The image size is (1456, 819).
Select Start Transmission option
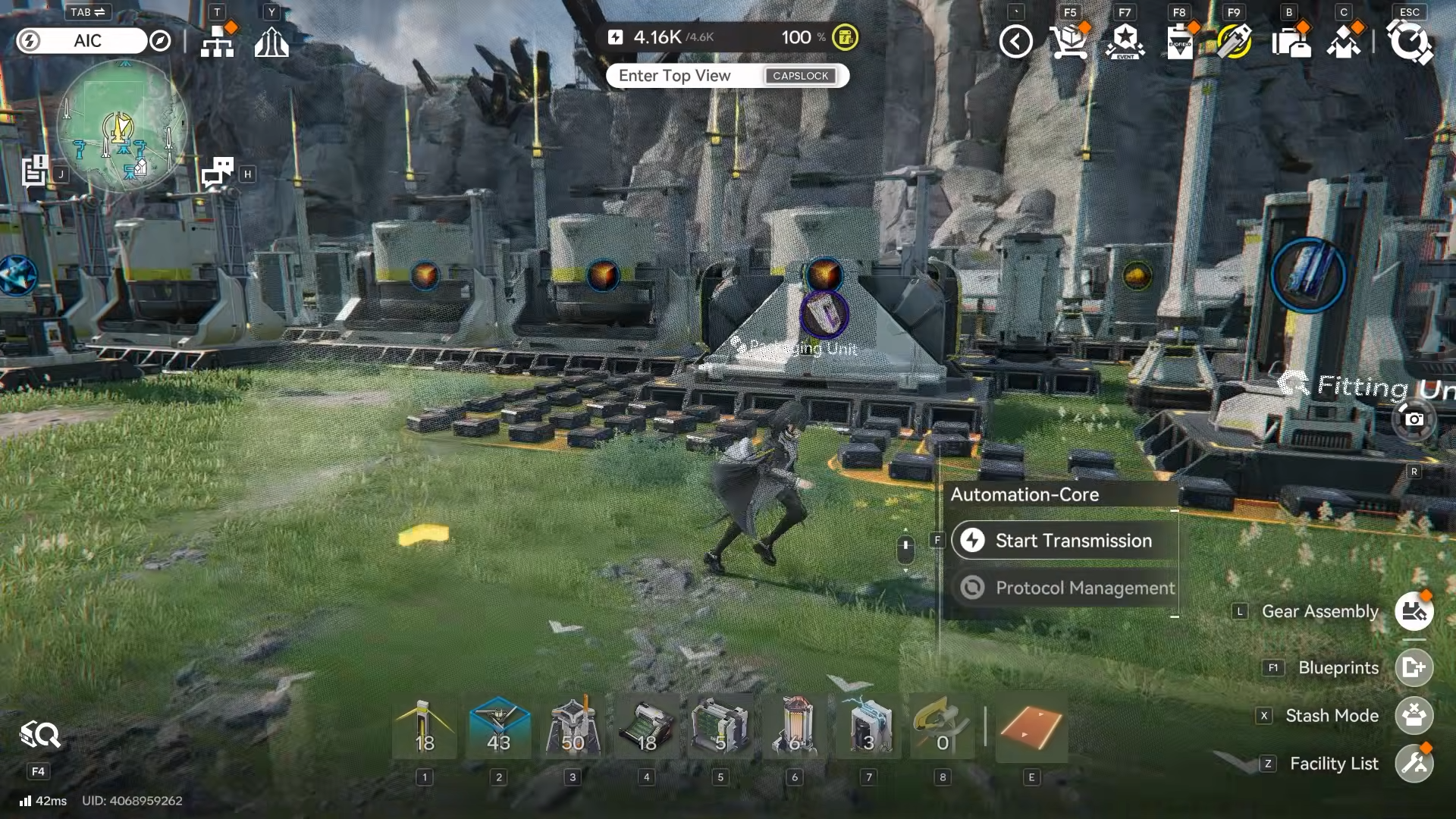[1065, 541]
